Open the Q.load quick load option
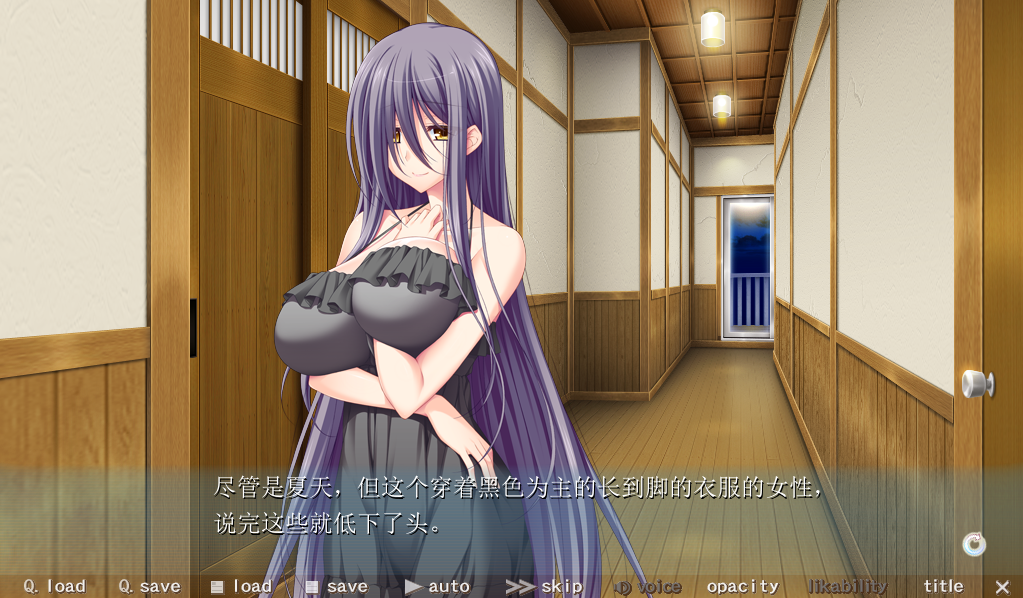1023x598 pixels. (x=55, y=587)
